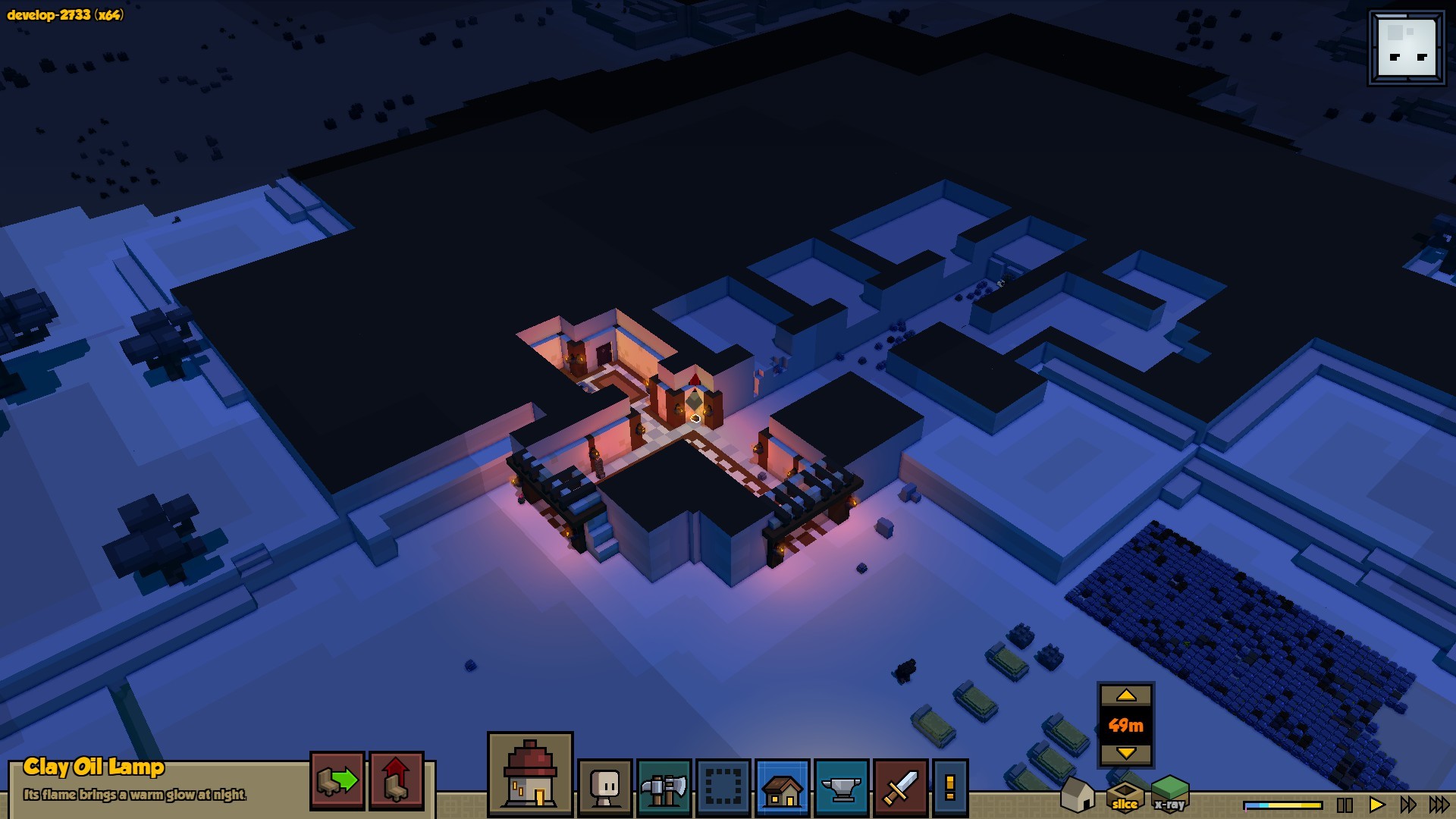Viewport: 1456px width, 819px height.
Task: Open the combat menu sword icon
Action: (x=900, y=788)
